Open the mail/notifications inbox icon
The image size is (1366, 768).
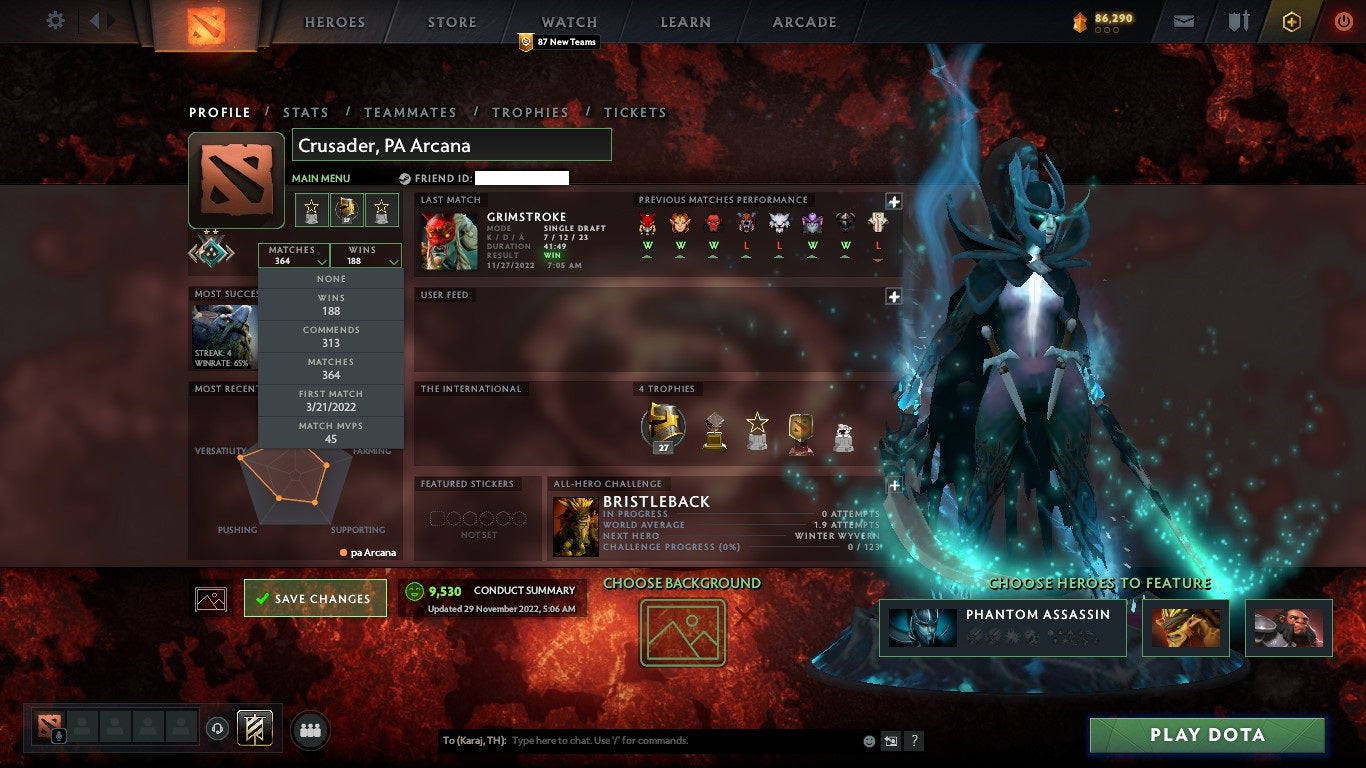(x=1183, y=19)
